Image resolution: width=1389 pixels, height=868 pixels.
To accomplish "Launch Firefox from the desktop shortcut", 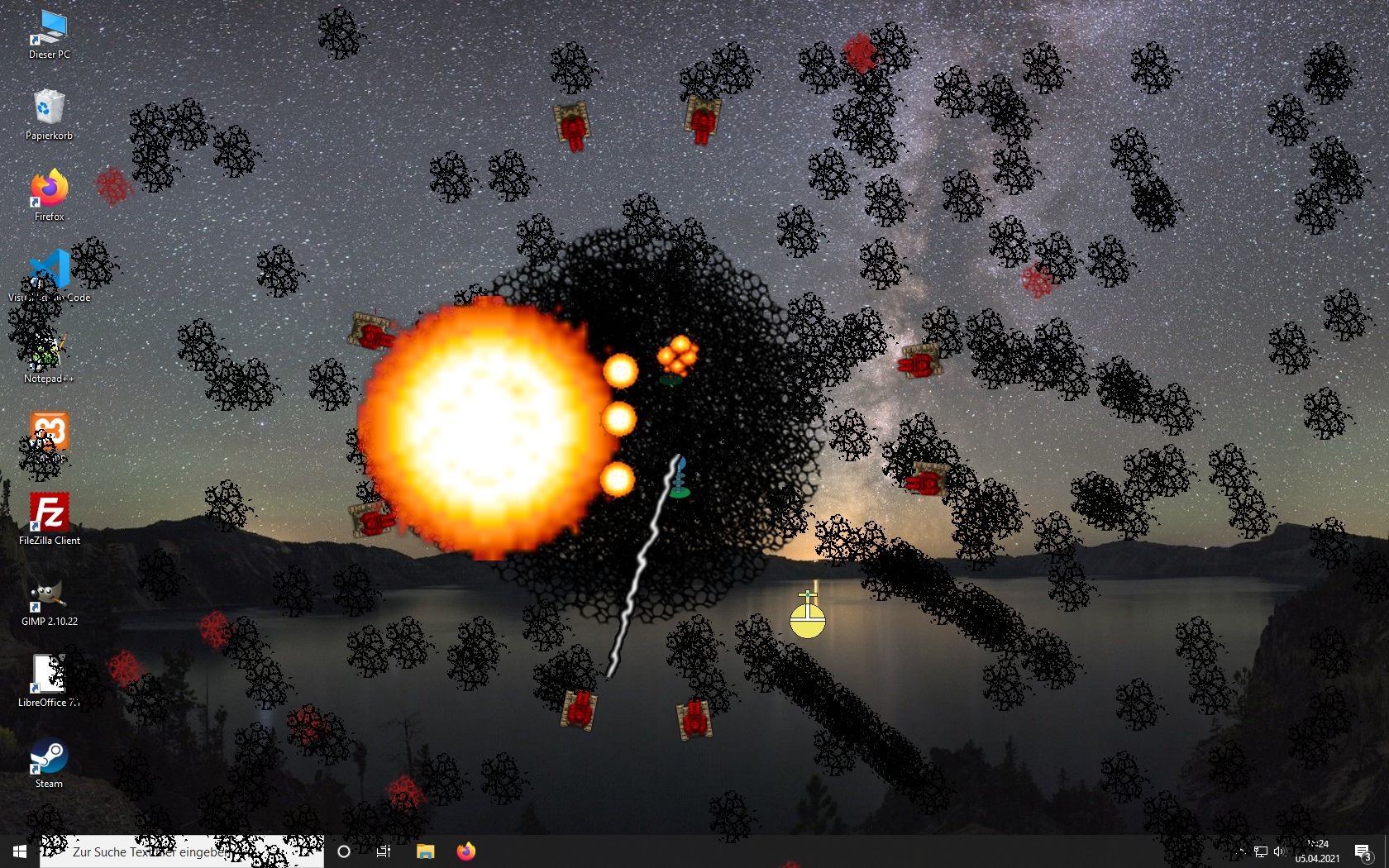I will [47, 190].
